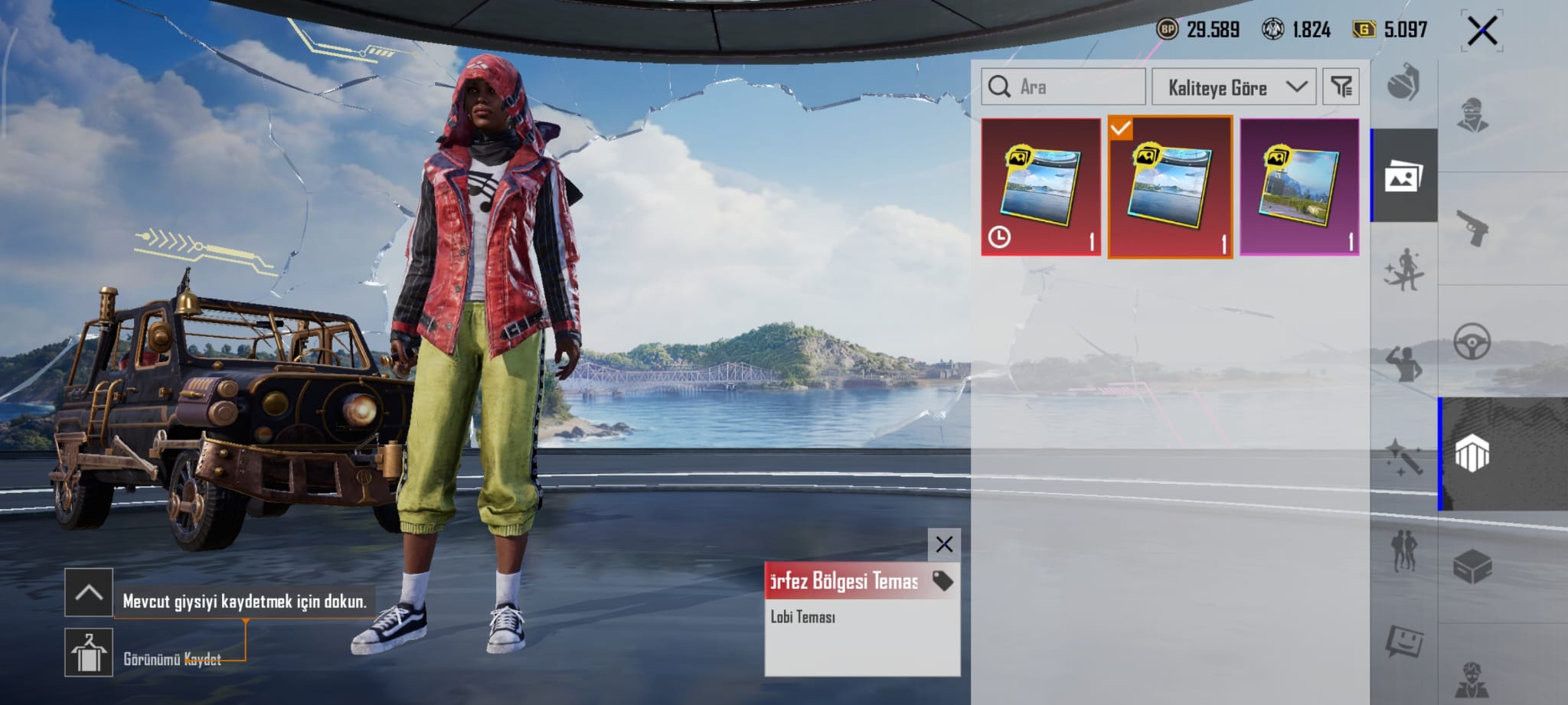Screen dimensions: 1568x705
Task: Open the filter options button
Action: tap(1341, 87)
